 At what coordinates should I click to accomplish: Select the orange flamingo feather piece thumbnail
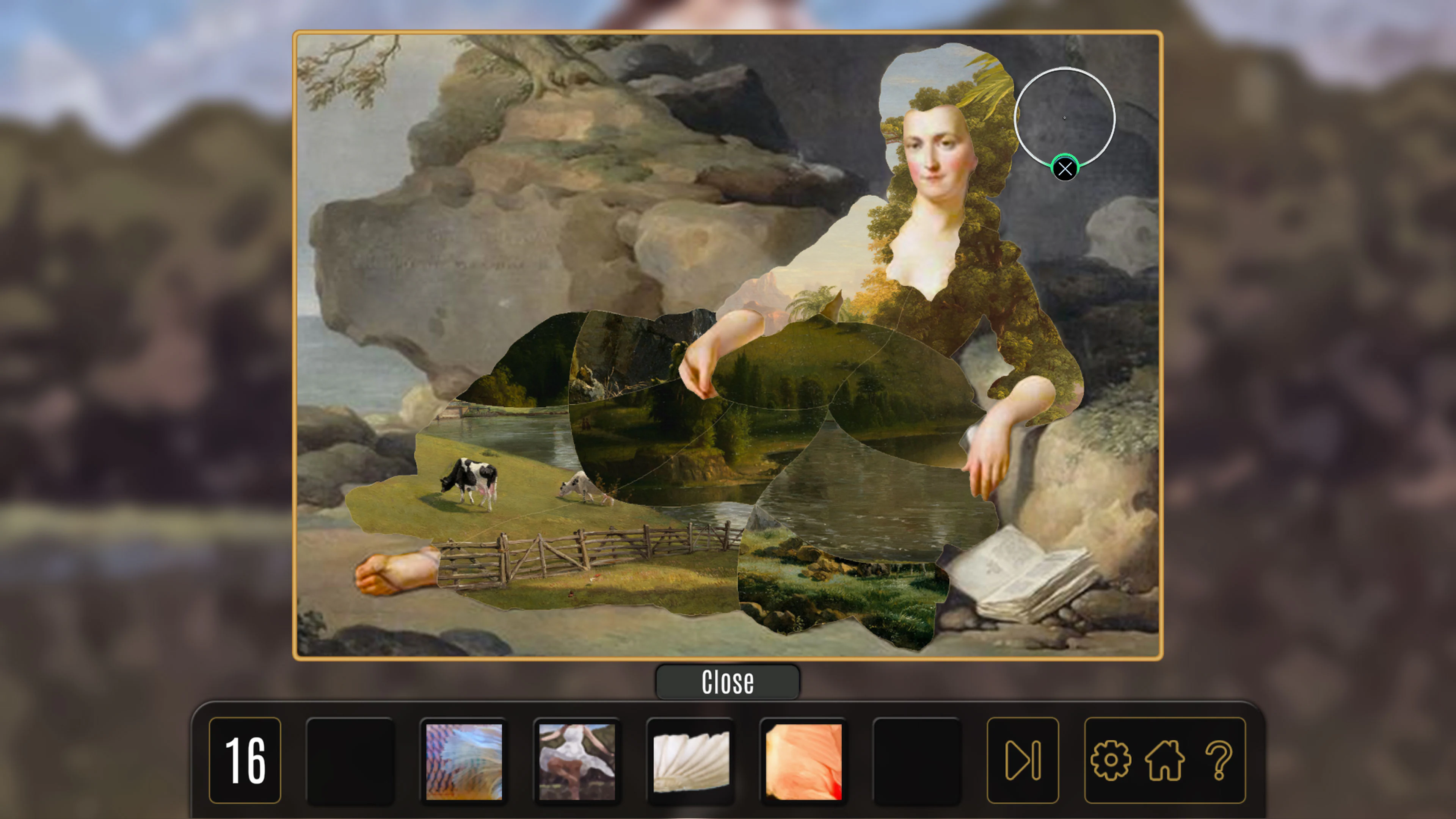coord(803,760)
